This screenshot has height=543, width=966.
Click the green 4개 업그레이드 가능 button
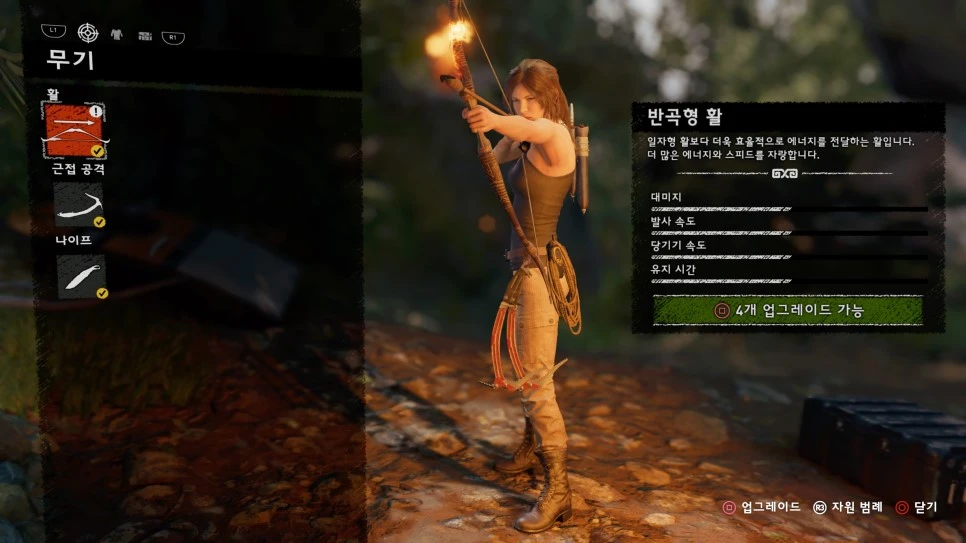787,310
